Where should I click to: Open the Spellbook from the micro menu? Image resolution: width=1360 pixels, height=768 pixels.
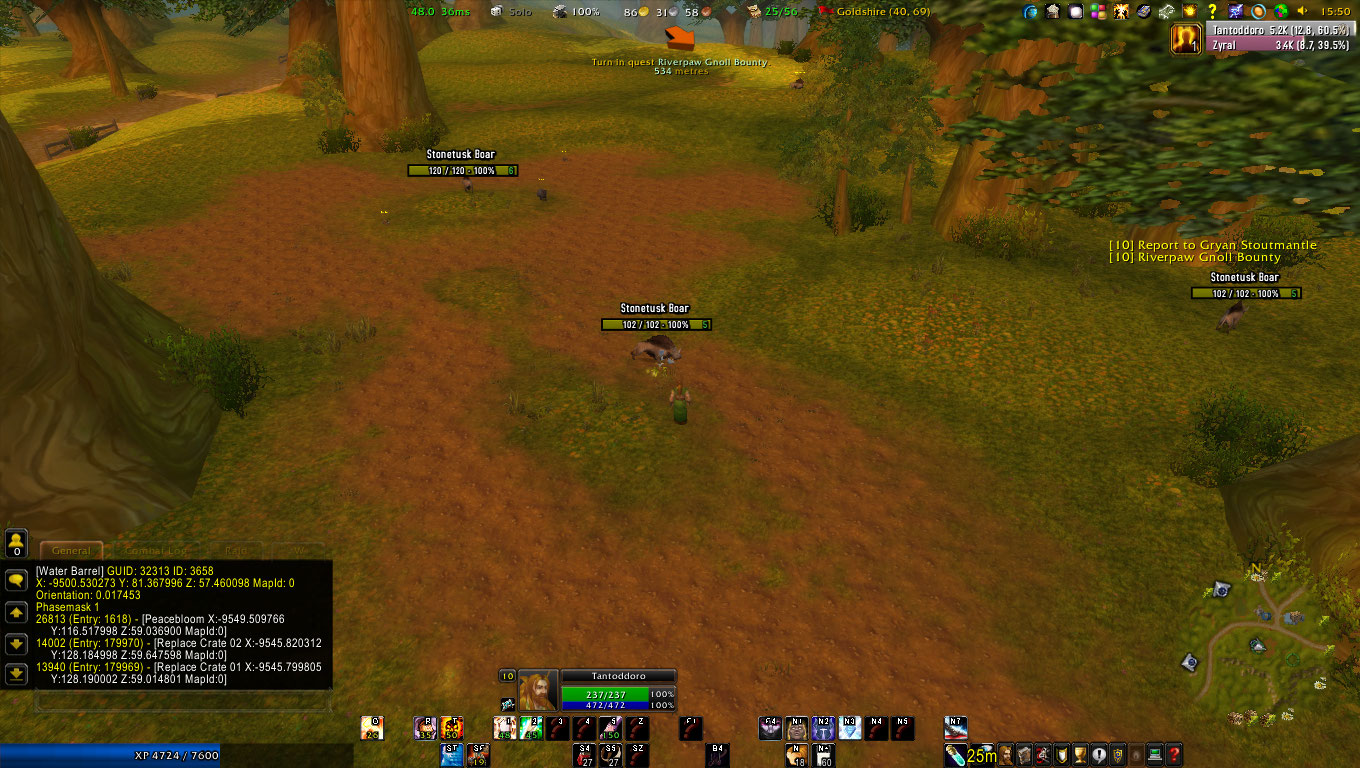point(1026,755)
